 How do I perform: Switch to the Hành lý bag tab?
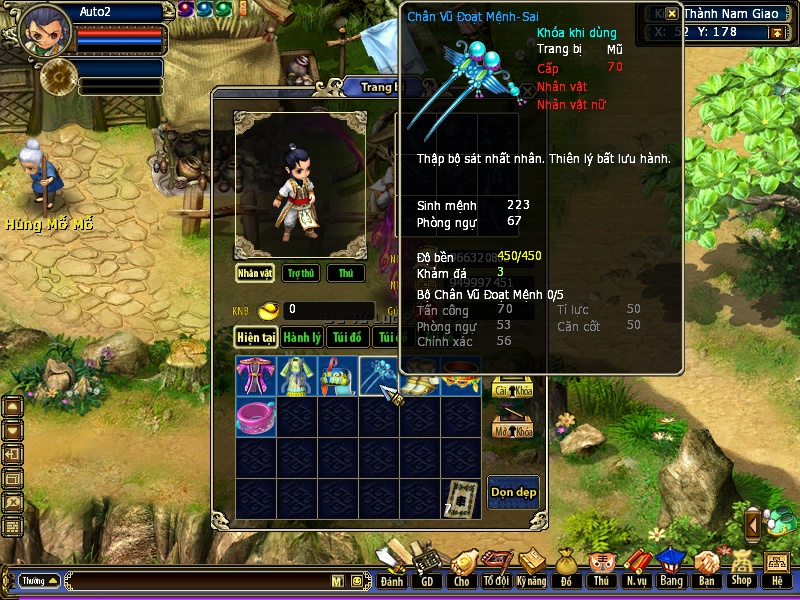click(x=301, y=337)
